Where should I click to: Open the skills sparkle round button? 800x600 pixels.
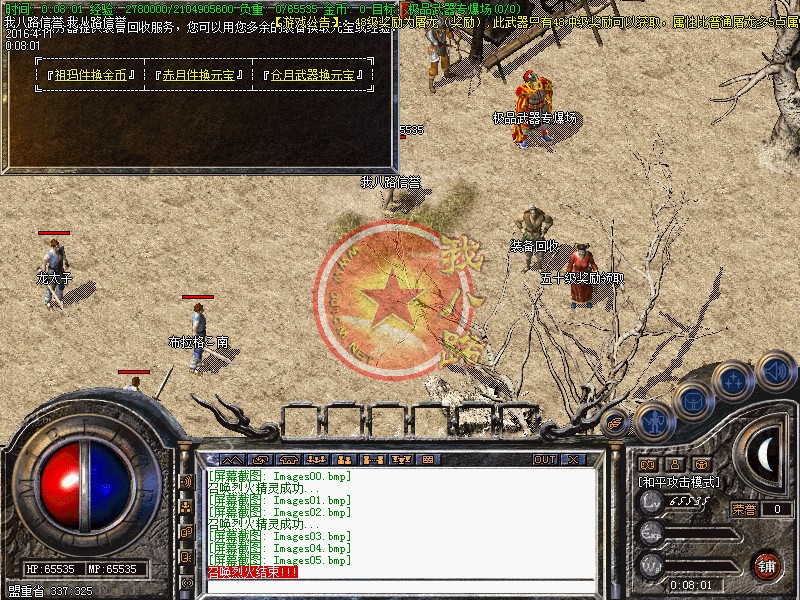(x=735, y=379)
